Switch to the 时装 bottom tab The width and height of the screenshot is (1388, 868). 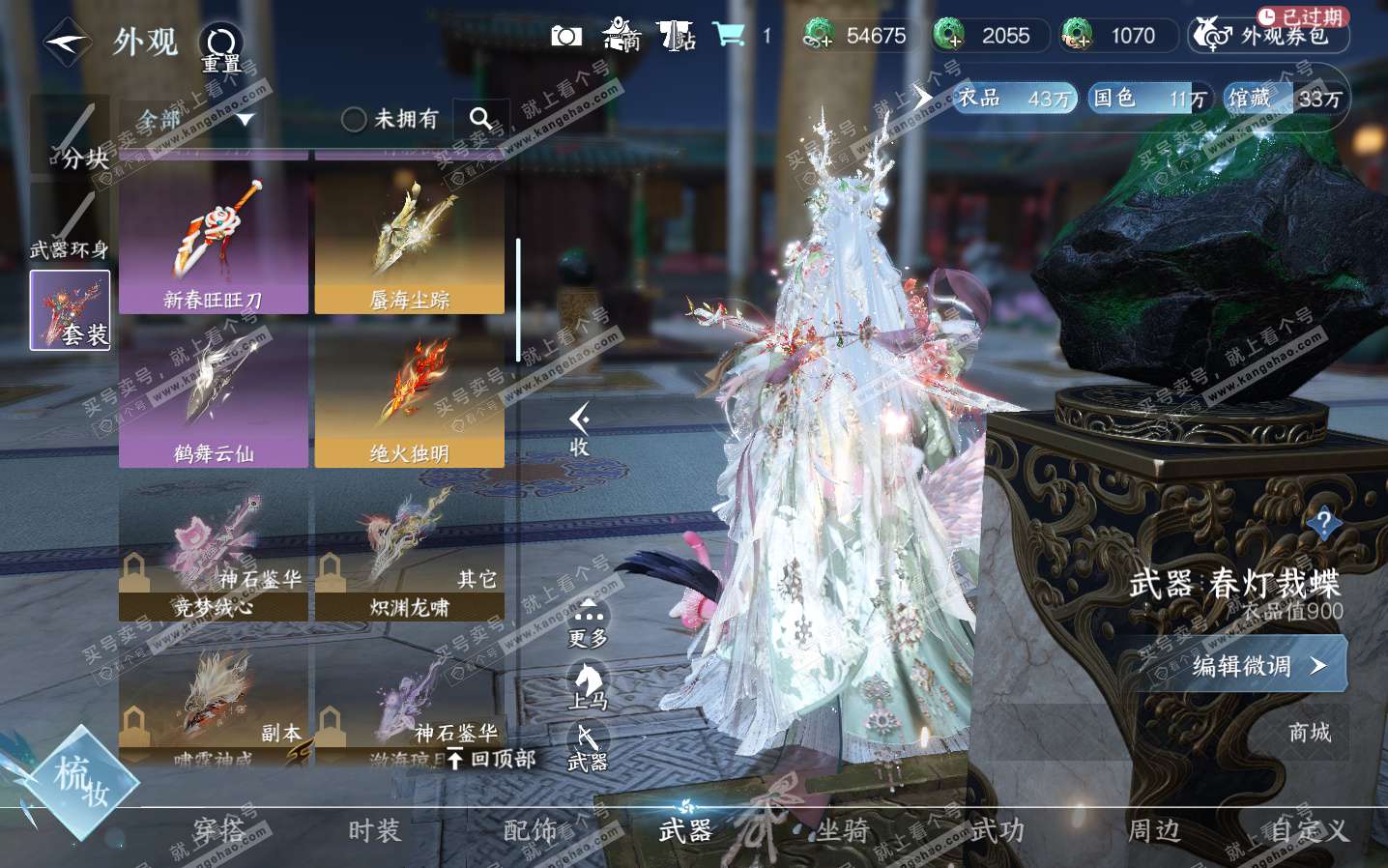point(374,830)
